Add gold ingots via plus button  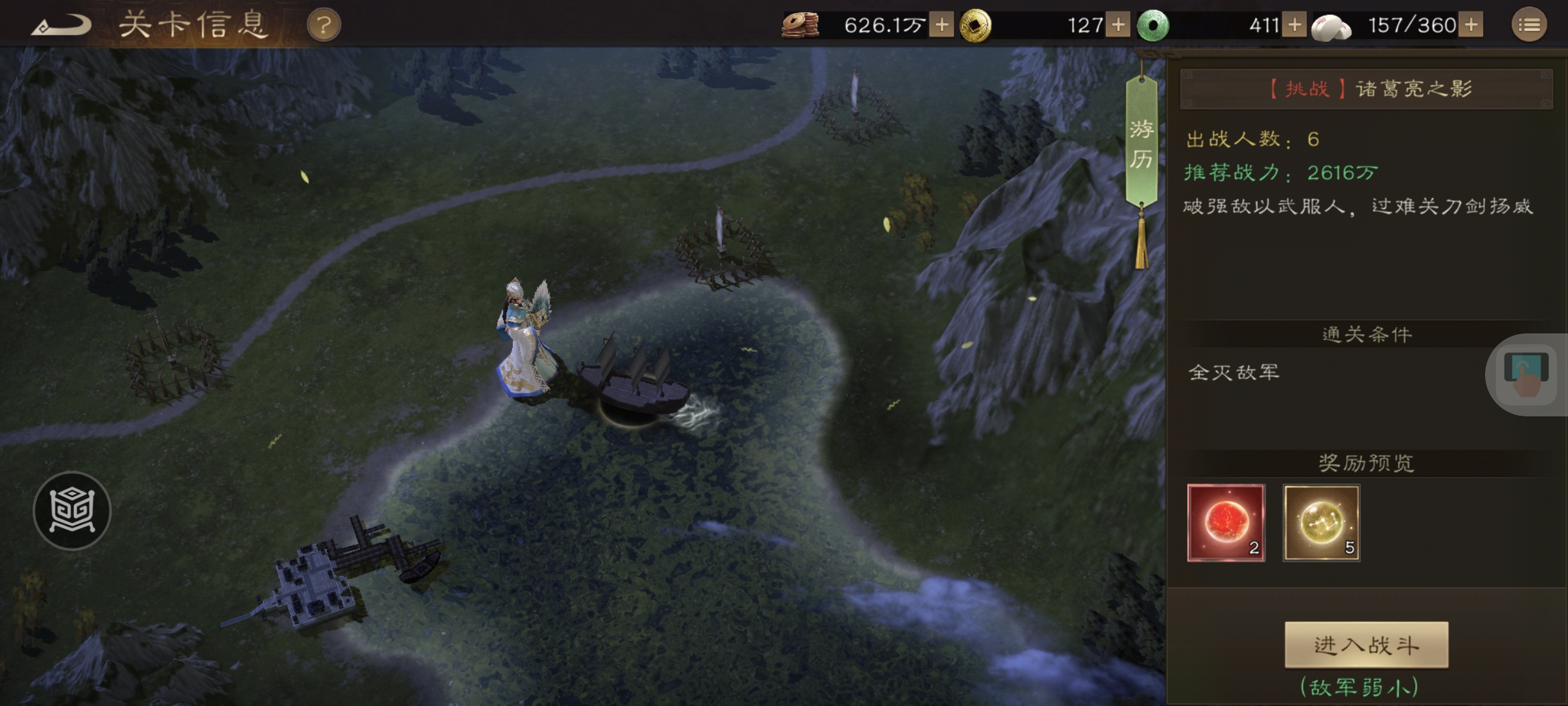point(1119,25)
